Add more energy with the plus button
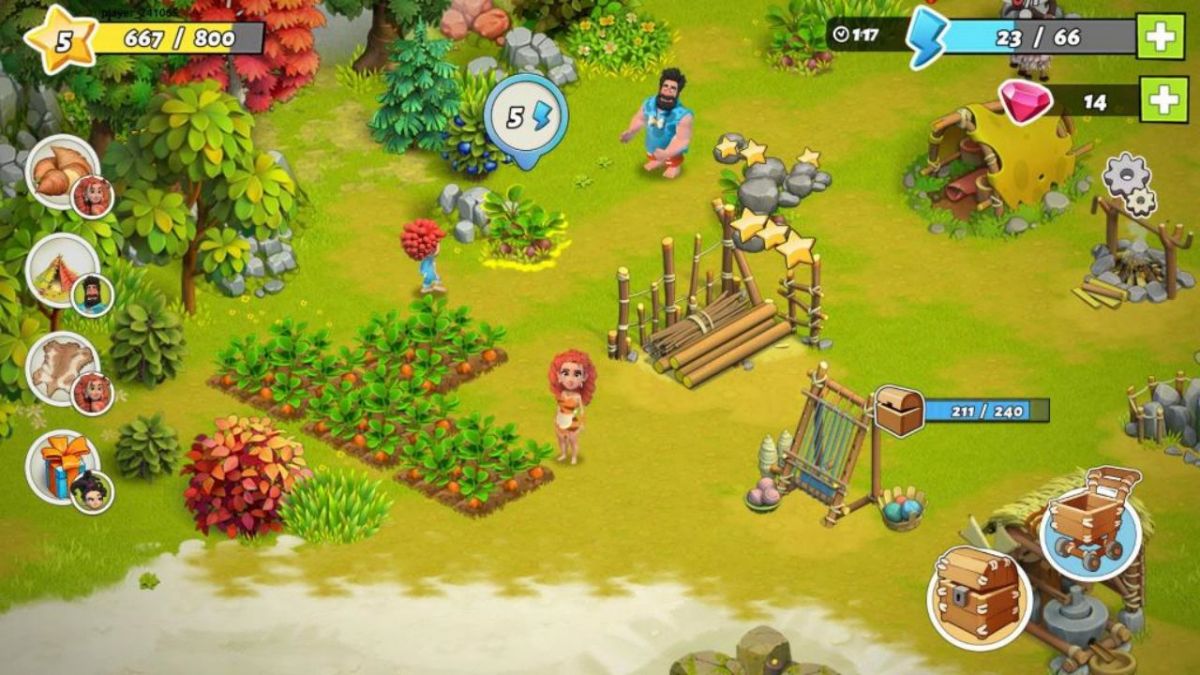Image resolution: width=1200 pixels, height=675 pixels. [x=1163, y=37]
